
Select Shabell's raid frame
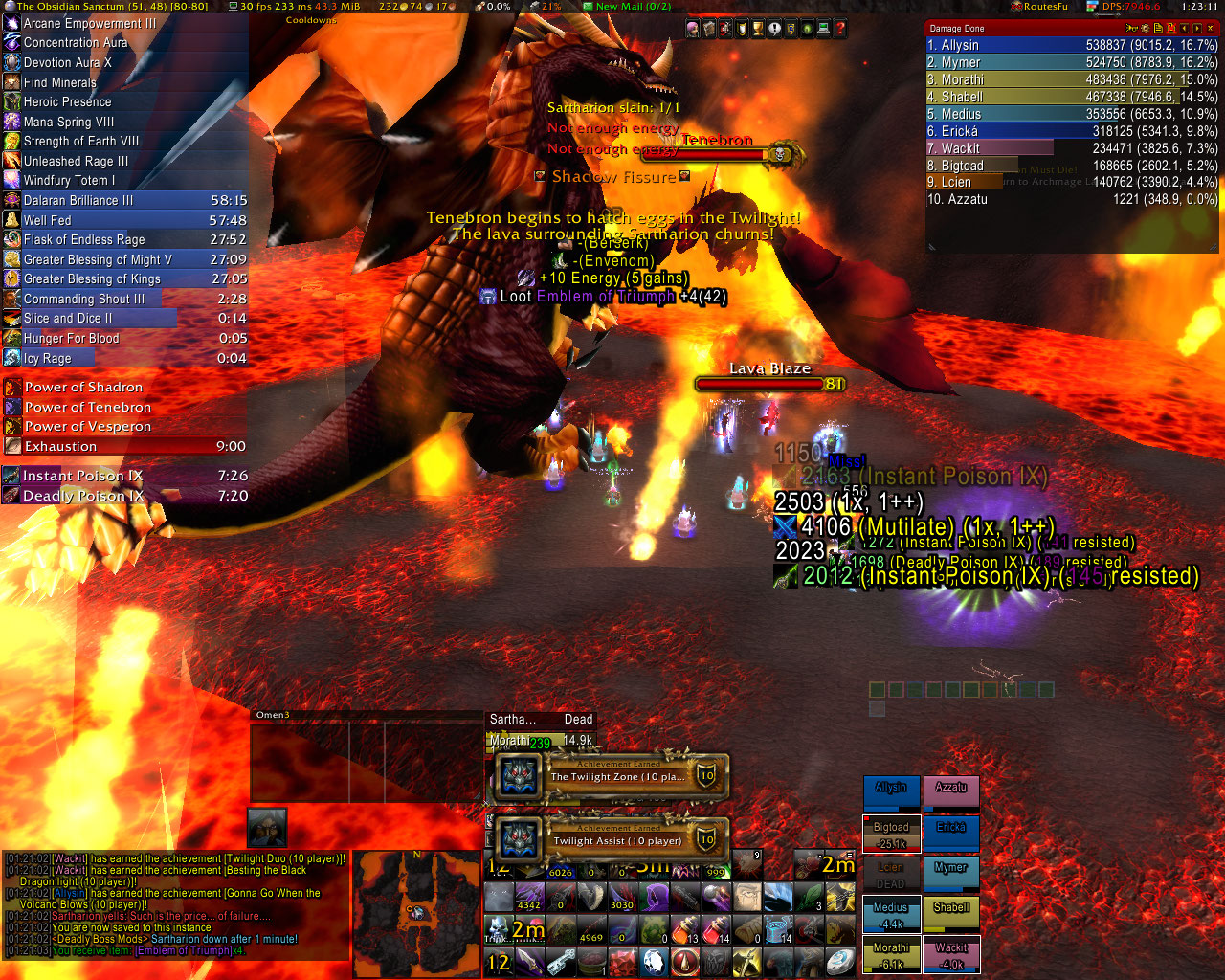[x=950, y=914]
